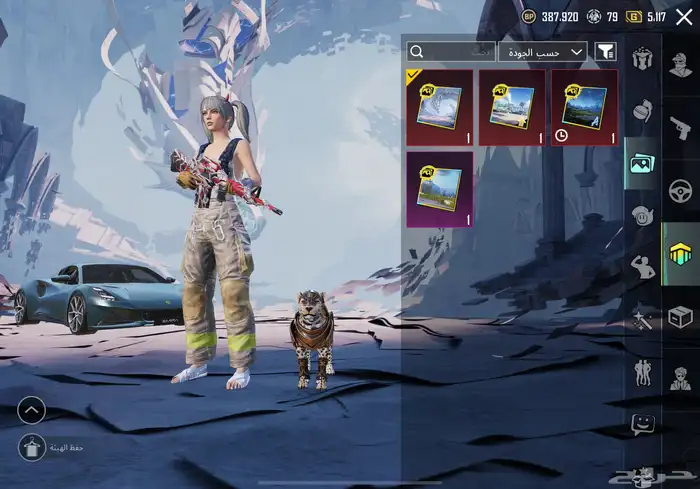Screen dimensions: 700x489
Task: Select the purple-background lobby theme item
Action: point(439,189)
